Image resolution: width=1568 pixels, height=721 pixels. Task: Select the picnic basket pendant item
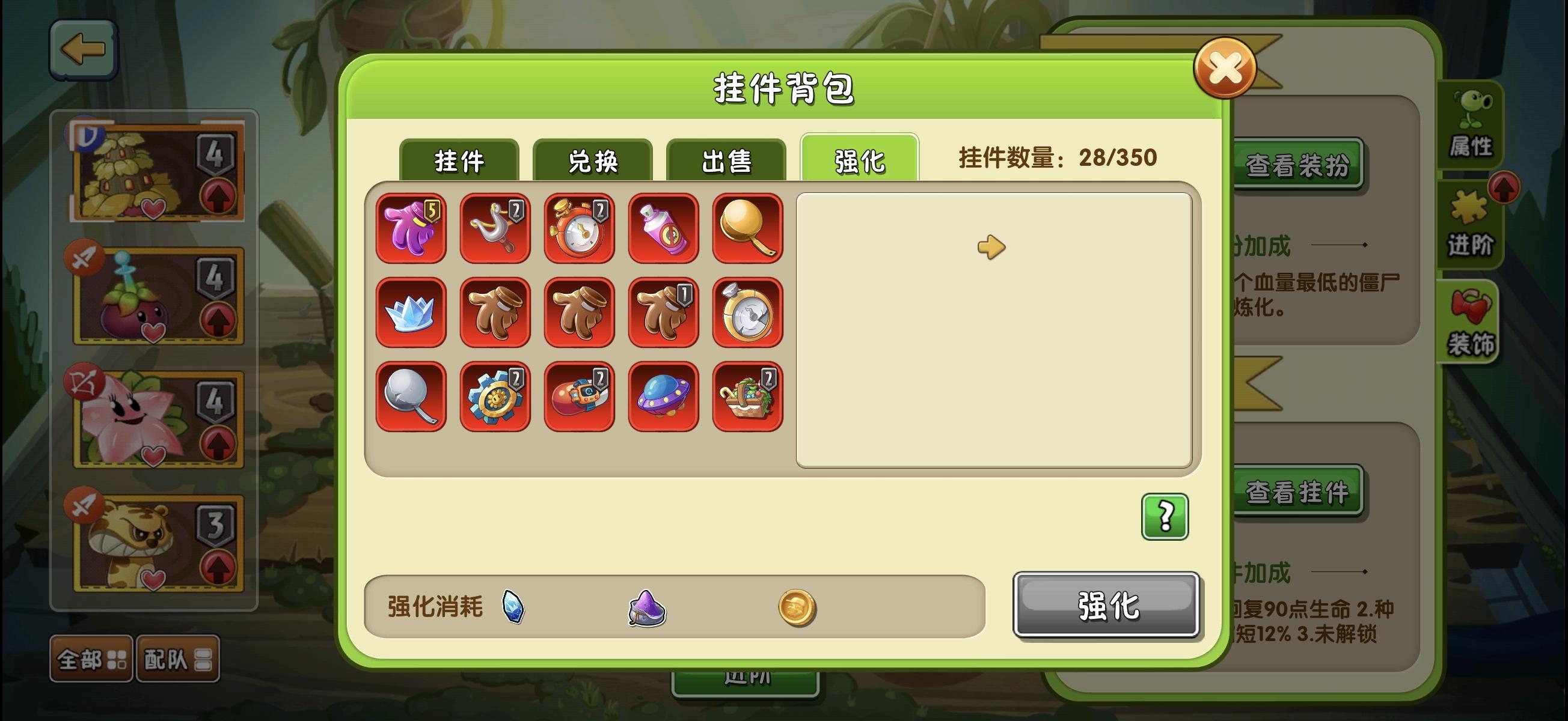pos(747,397)
